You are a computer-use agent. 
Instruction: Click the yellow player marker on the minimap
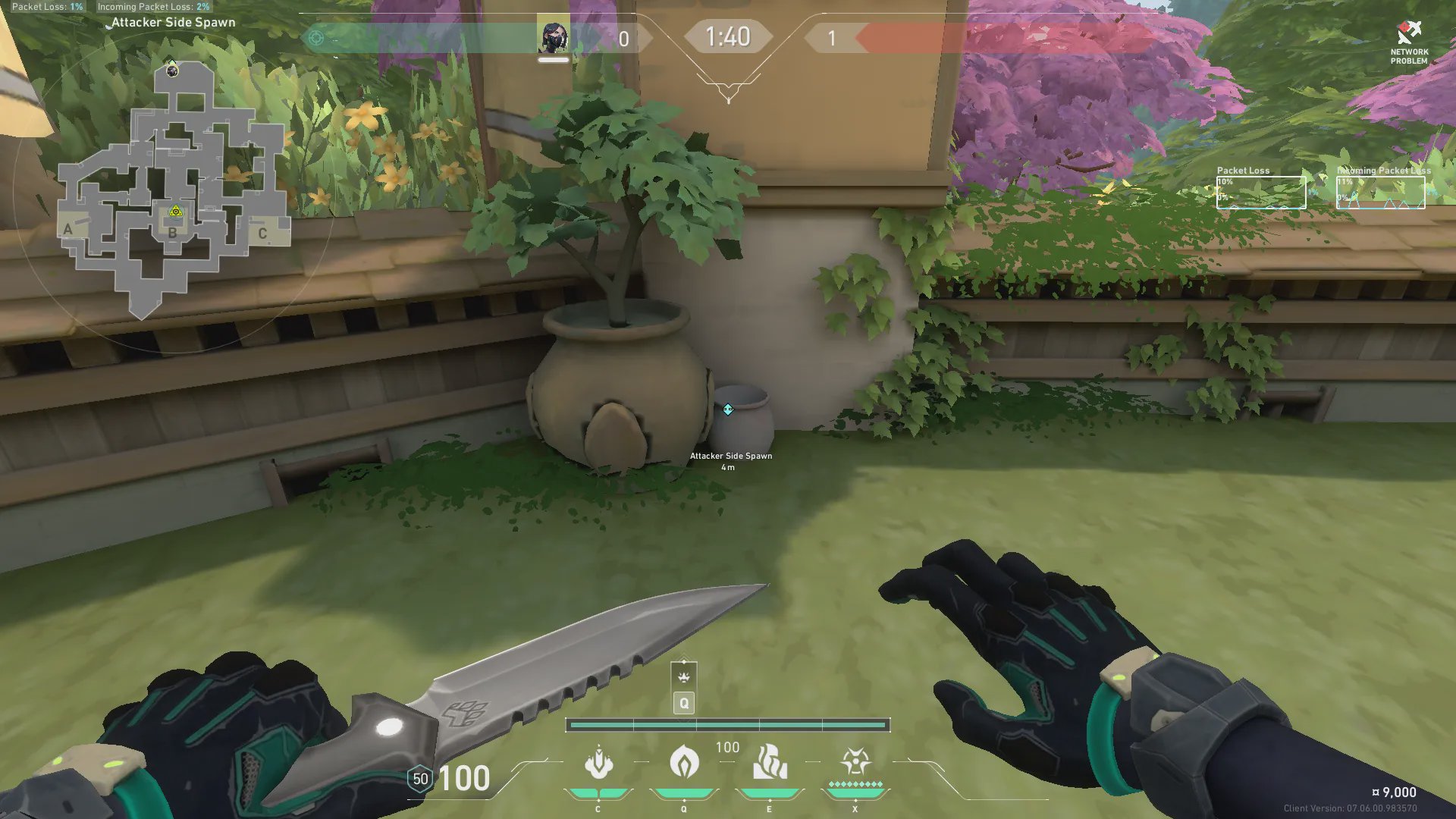176,212
